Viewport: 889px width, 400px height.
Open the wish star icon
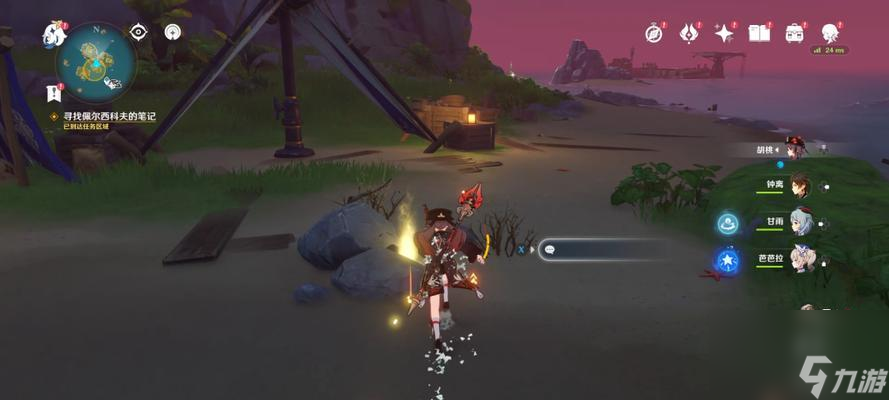tap(723, 33)
